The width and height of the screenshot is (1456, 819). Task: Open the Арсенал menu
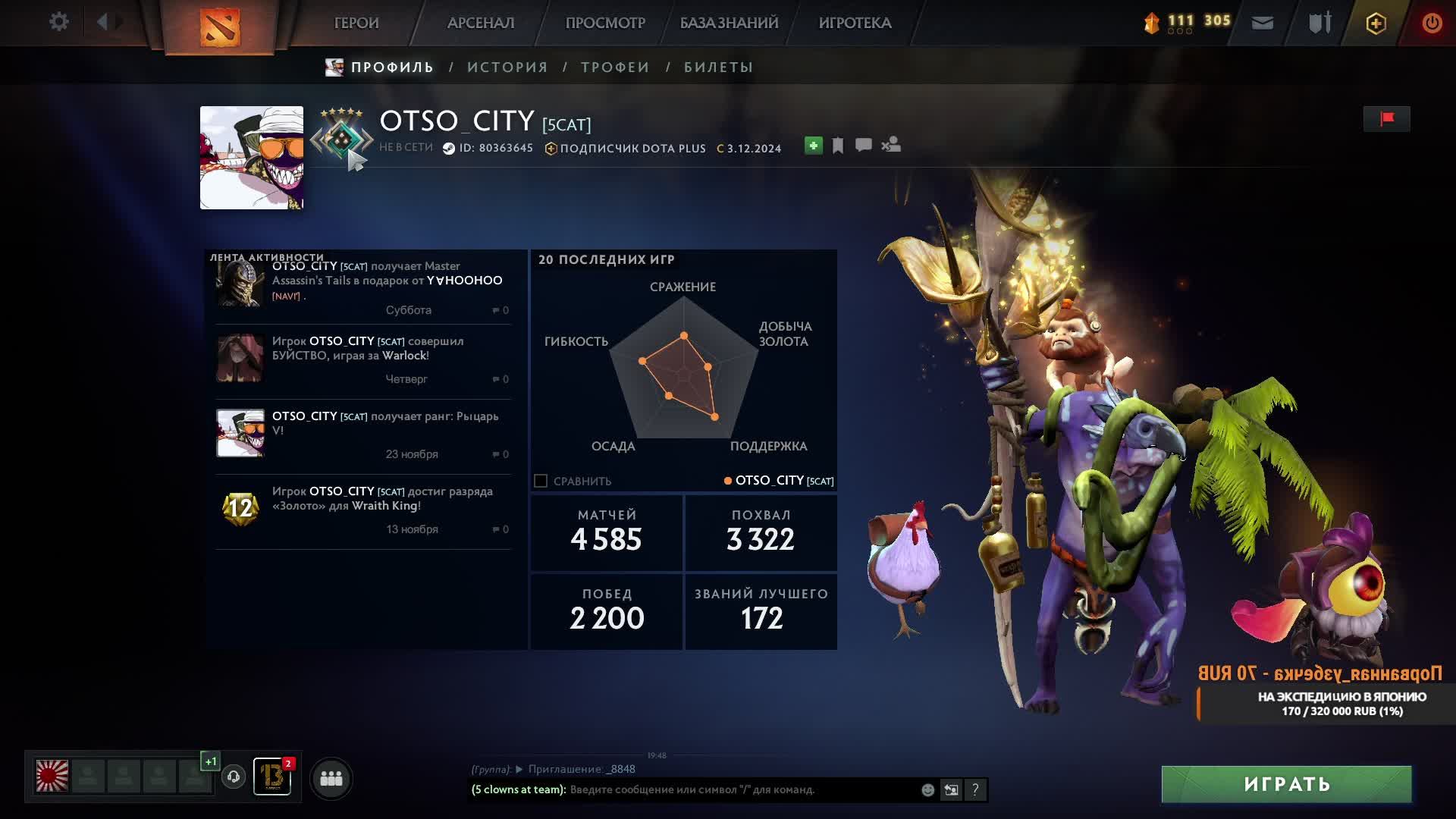[481, 23]
